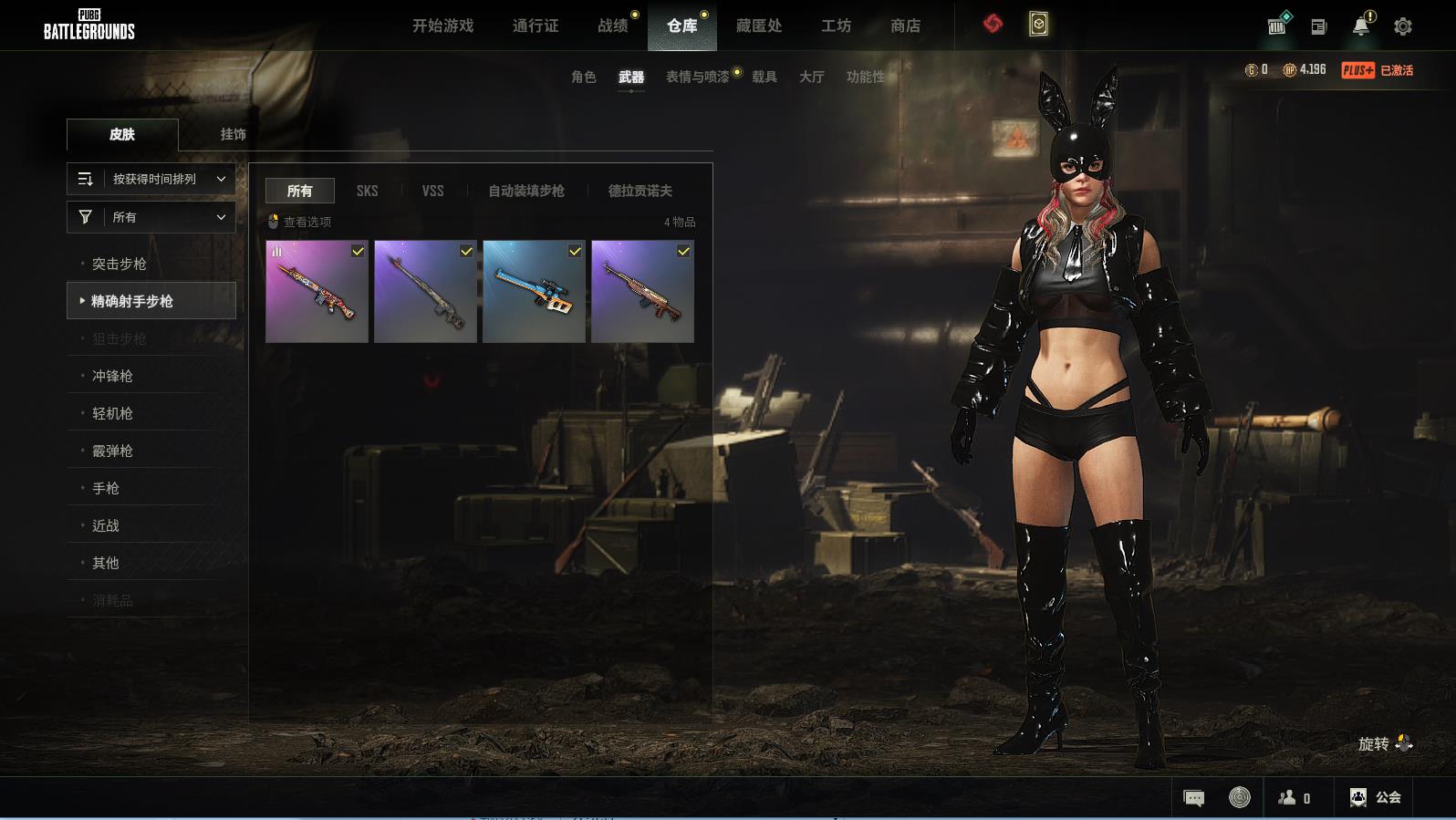
Task: Choose the 突击步枪 assault rifle category
Action: [120, 264]
